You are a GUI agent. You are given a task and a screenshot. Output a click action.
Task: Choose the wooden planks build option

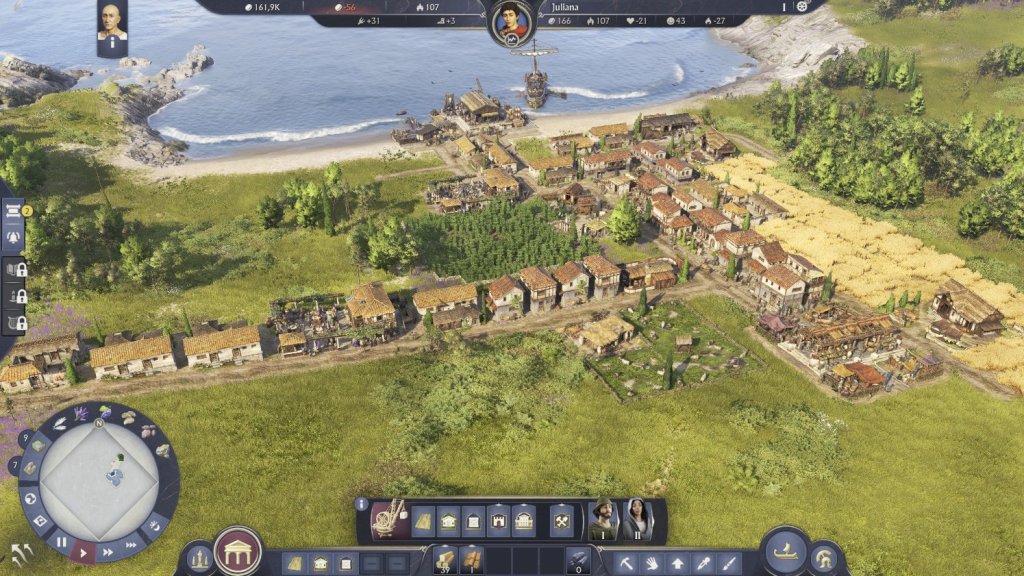(x=424, y=521)
